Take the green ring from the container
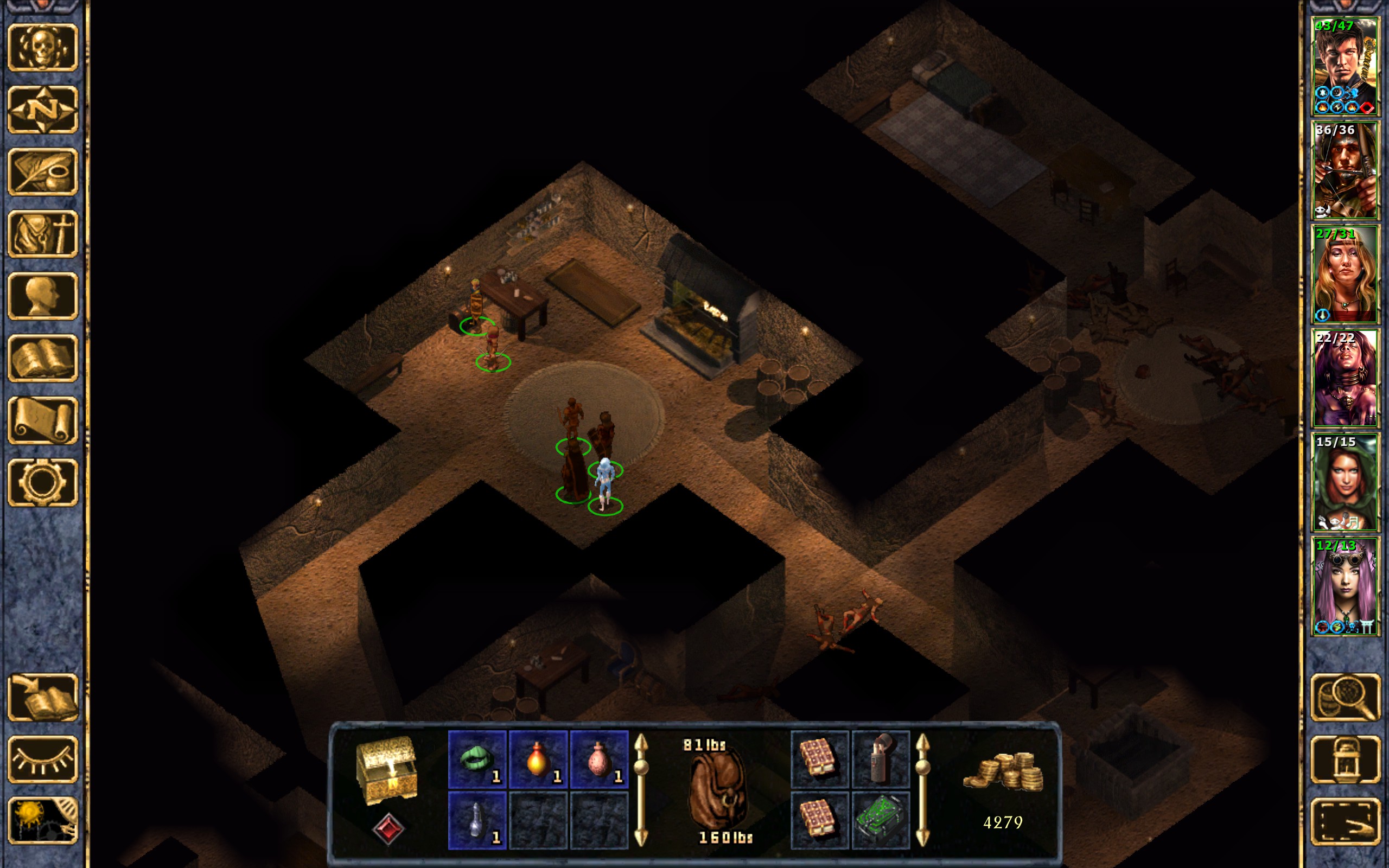The height and width of the screenshot is (868, 1389). click(477, 759)
